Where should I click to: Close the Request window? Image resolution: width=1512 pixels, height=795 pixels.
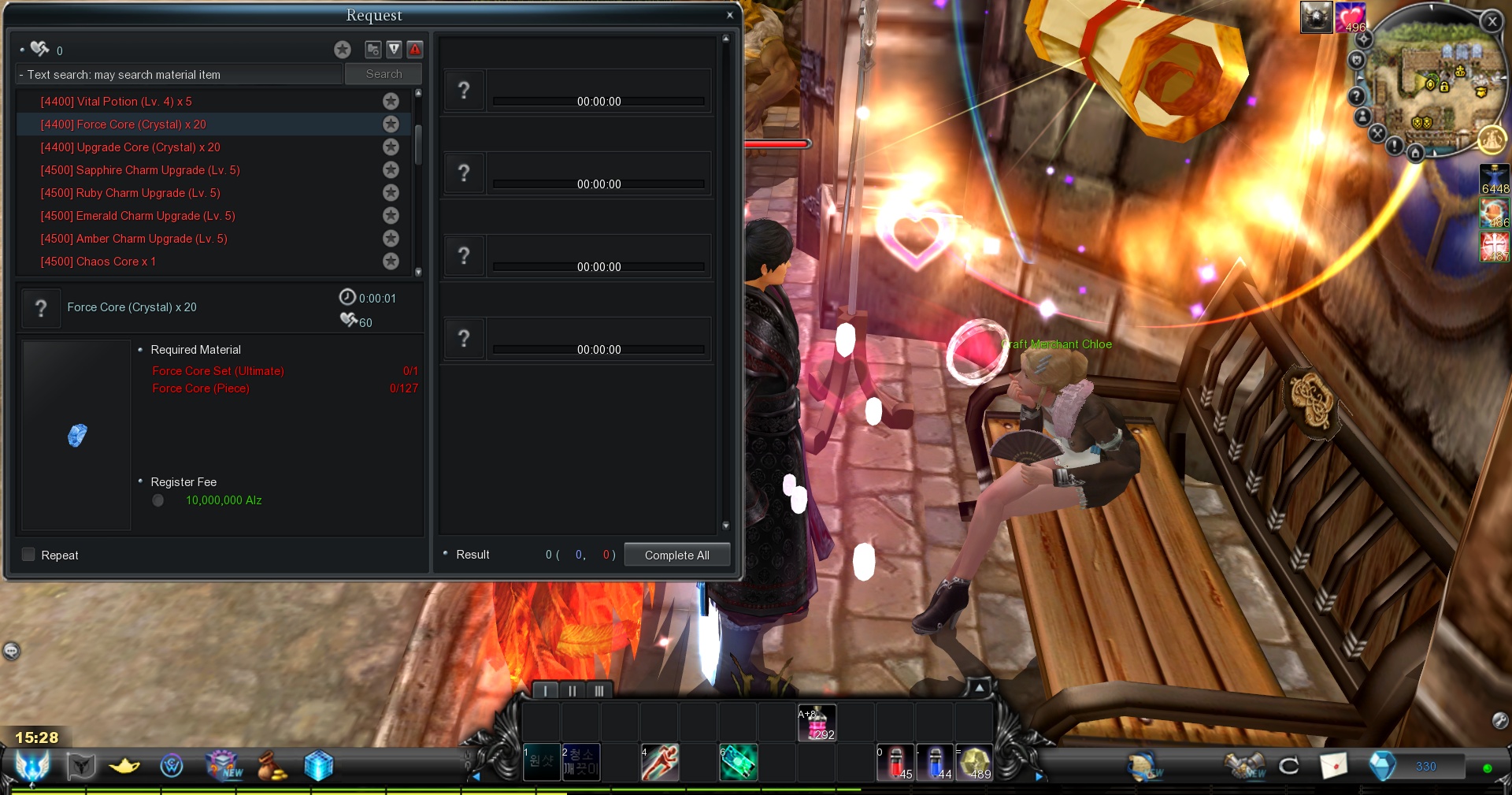pos(730,15)
